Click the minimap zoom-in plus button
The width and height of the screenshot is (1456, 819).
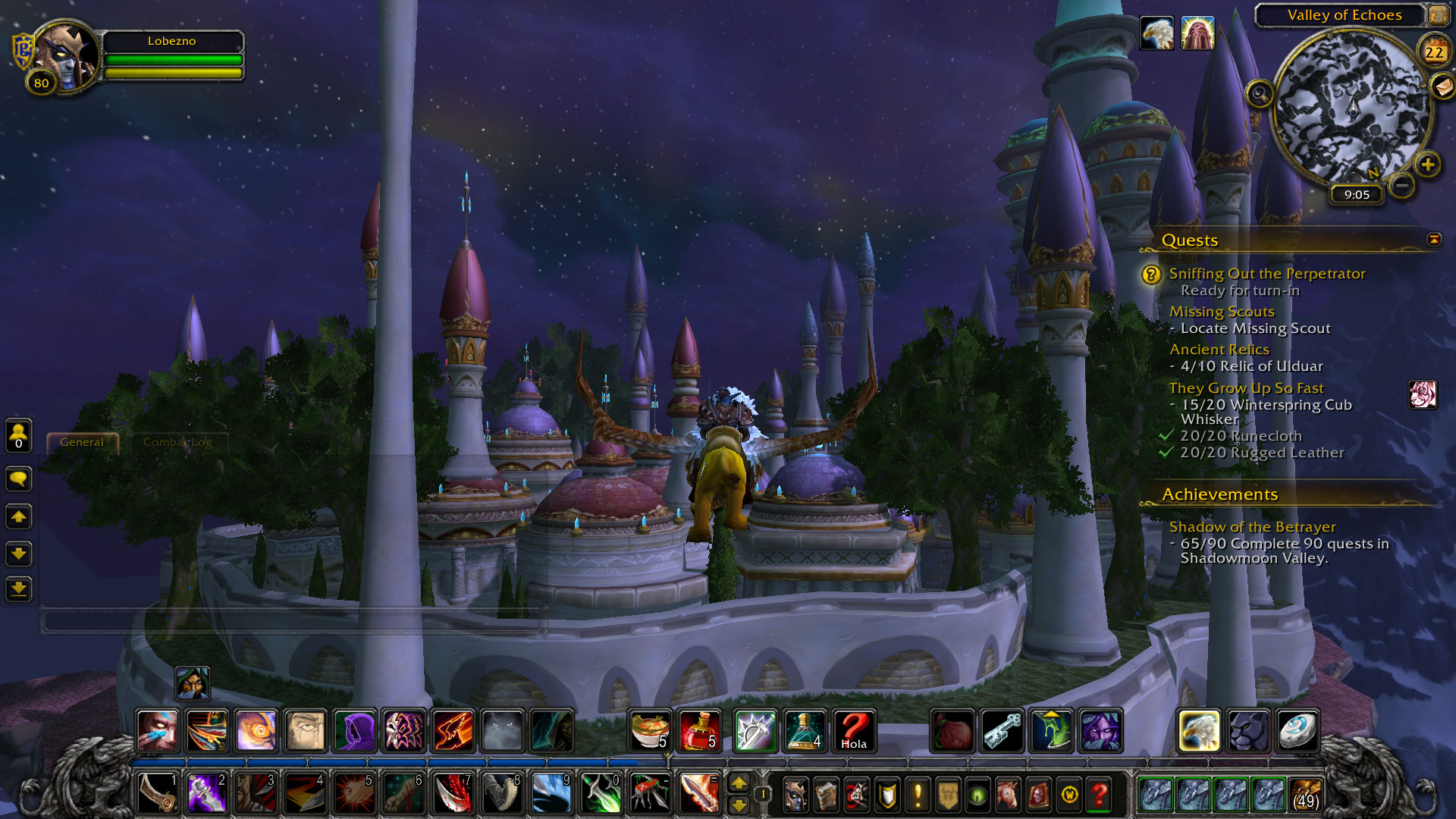(x=1427, y=165)
